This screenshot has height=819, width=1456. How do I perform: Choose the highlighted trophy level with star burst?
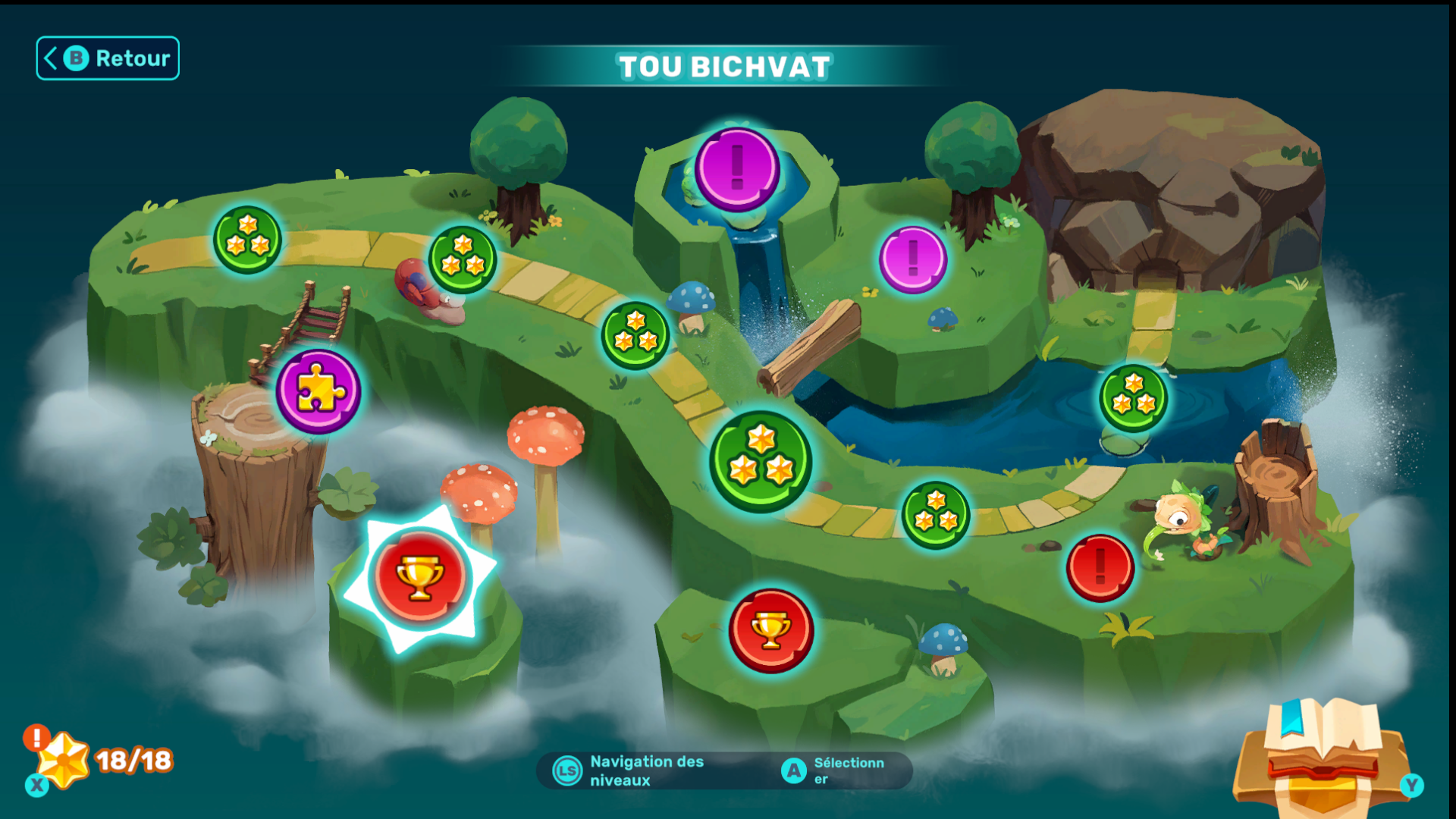(419, 577)
